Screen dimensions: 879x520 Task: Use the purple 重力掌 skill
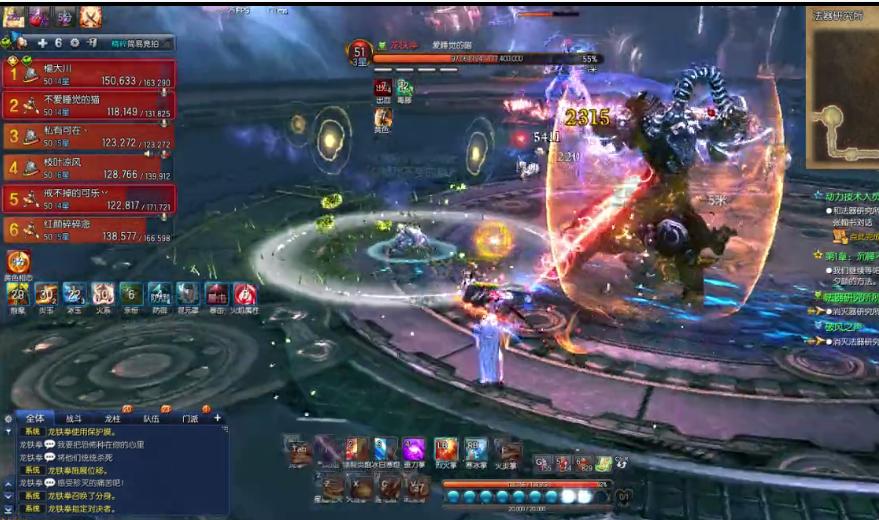coord(413,450)
